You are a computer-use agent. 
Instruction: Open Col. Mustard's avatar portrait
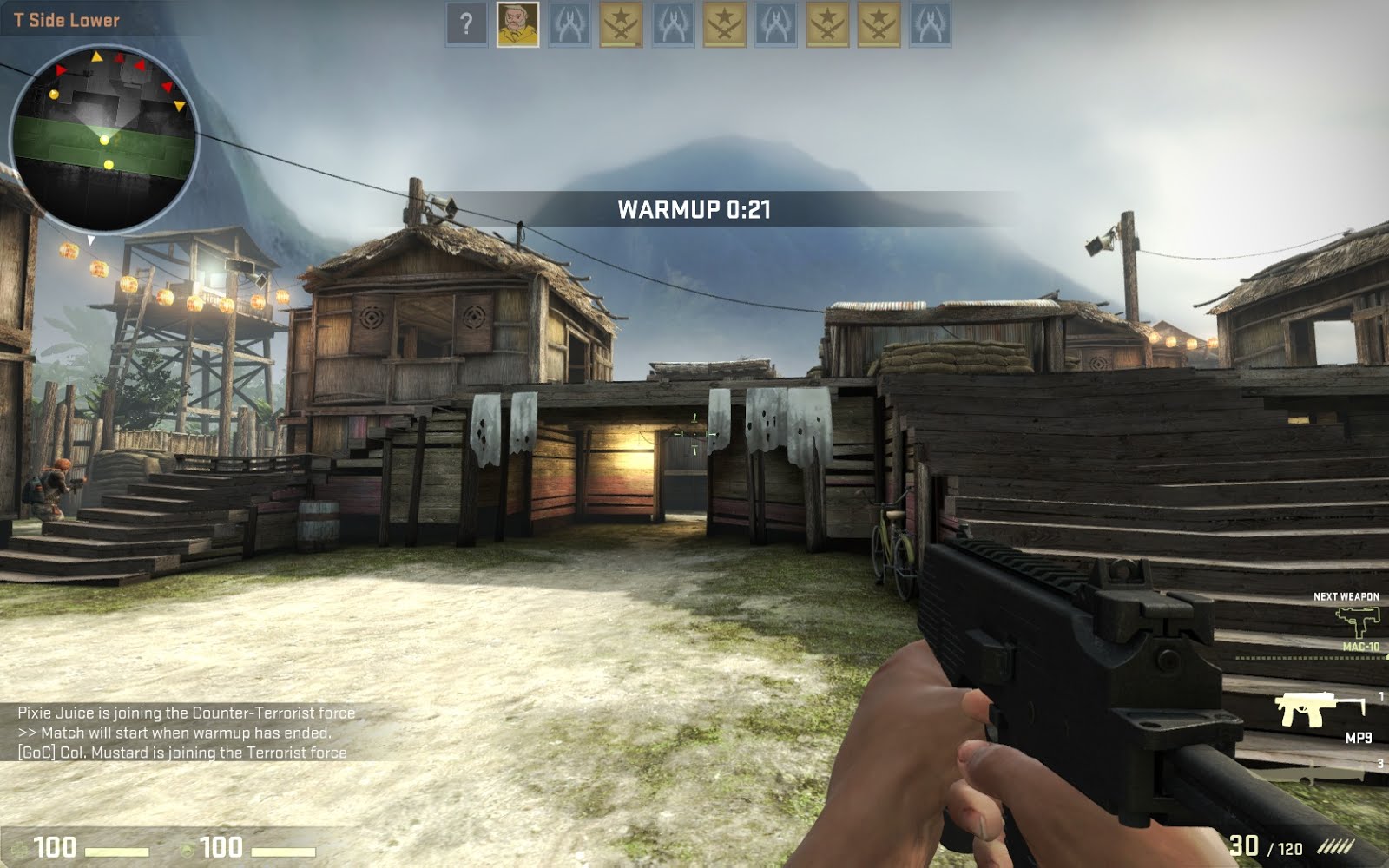point(517,23)
